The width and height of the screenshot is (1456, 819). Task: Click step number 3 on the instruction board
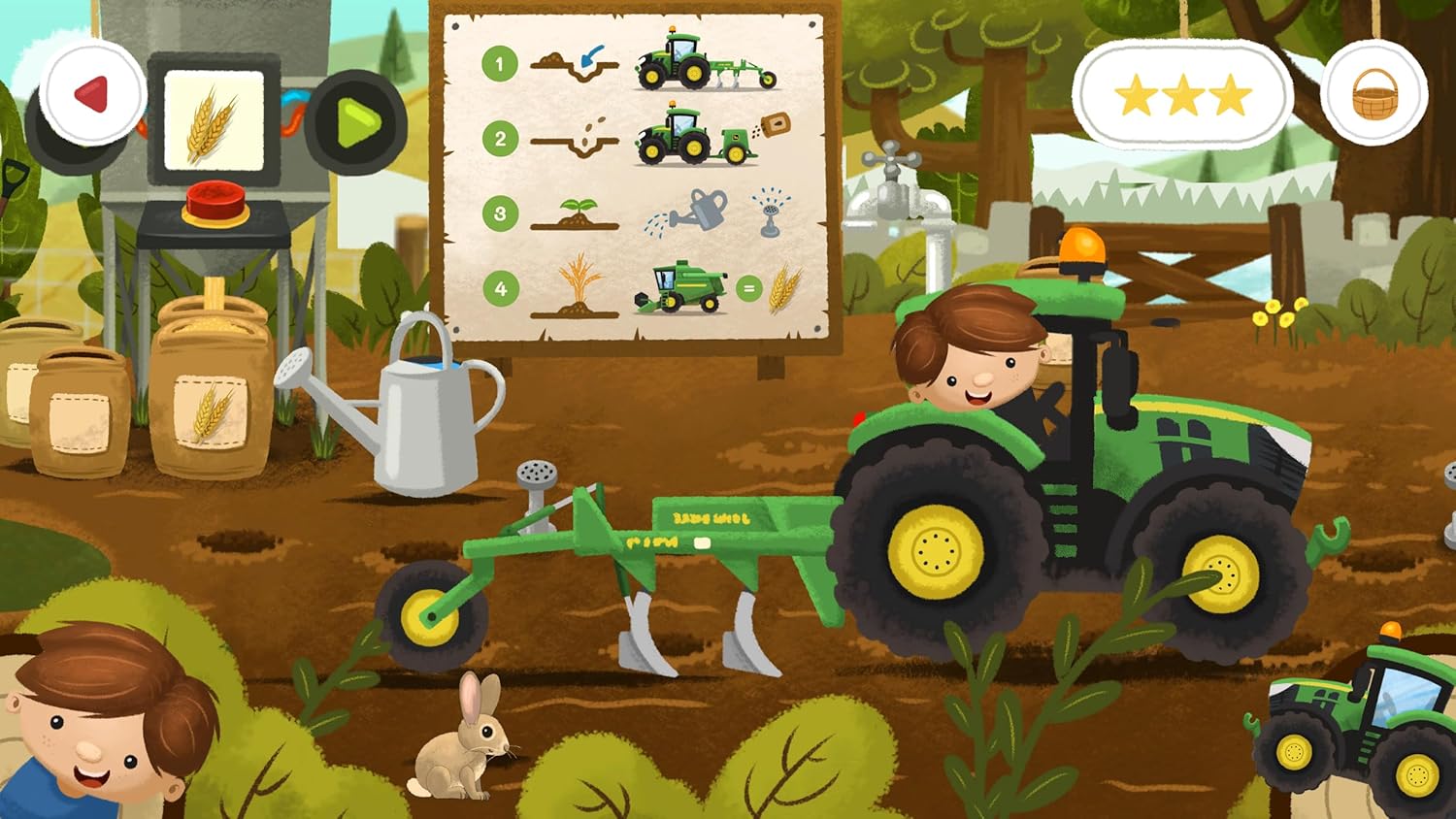click(499, 212)
